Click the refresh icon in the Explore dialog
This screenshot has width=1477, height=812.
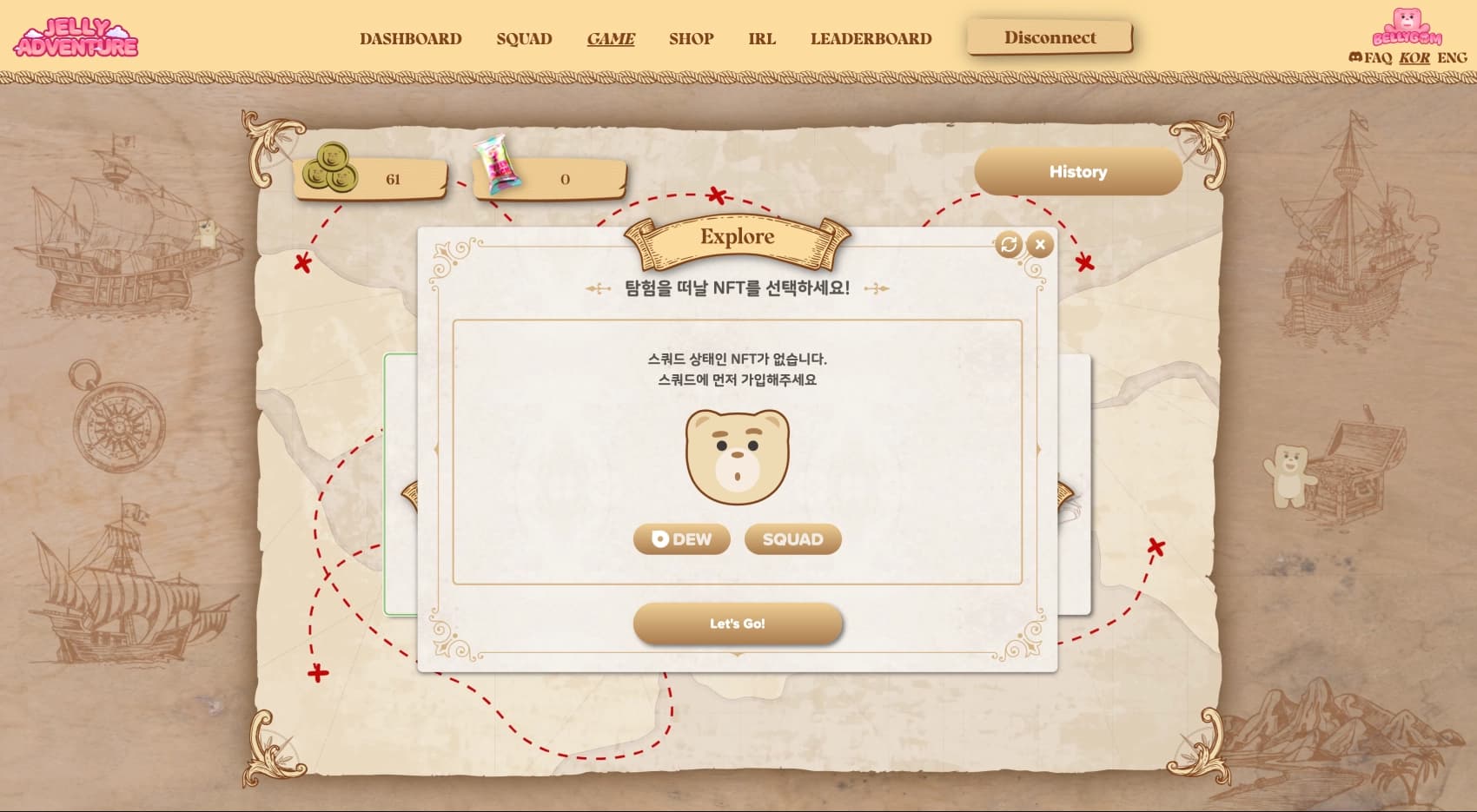click(1008, 245)
